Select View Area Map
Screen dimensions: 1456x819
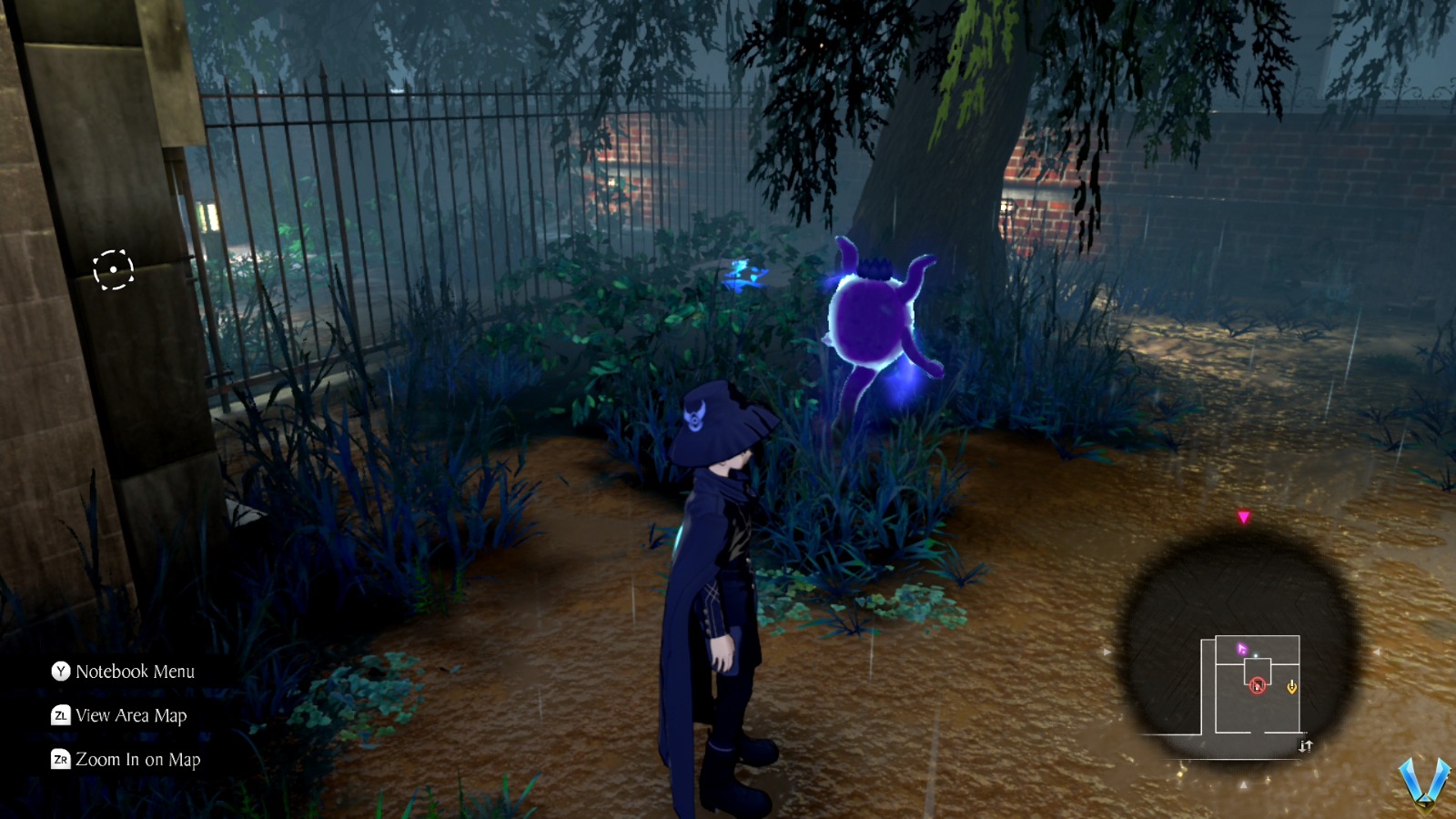point(132,716)
